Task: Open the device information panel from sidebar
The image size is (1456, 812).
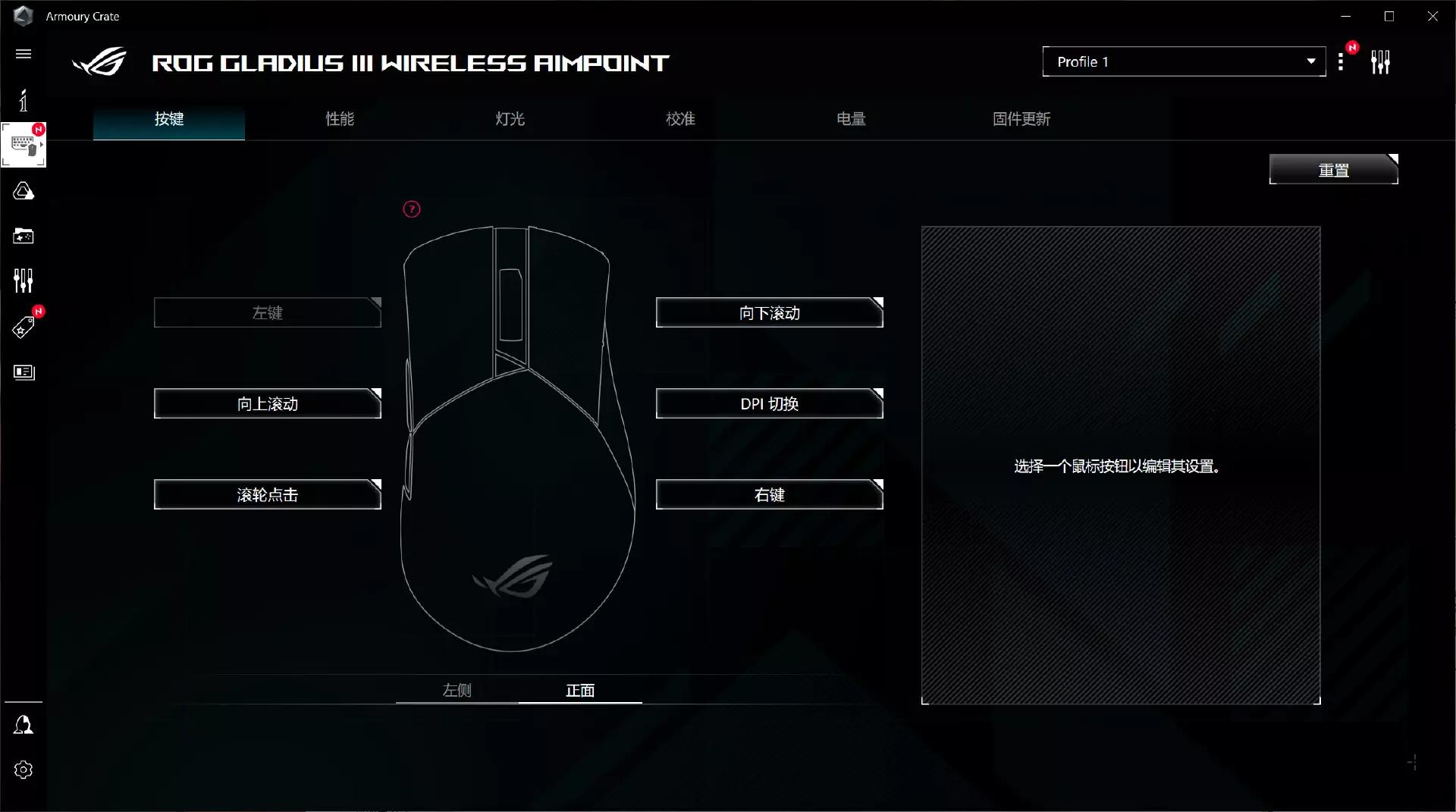Action: click(x=24, y=99)
